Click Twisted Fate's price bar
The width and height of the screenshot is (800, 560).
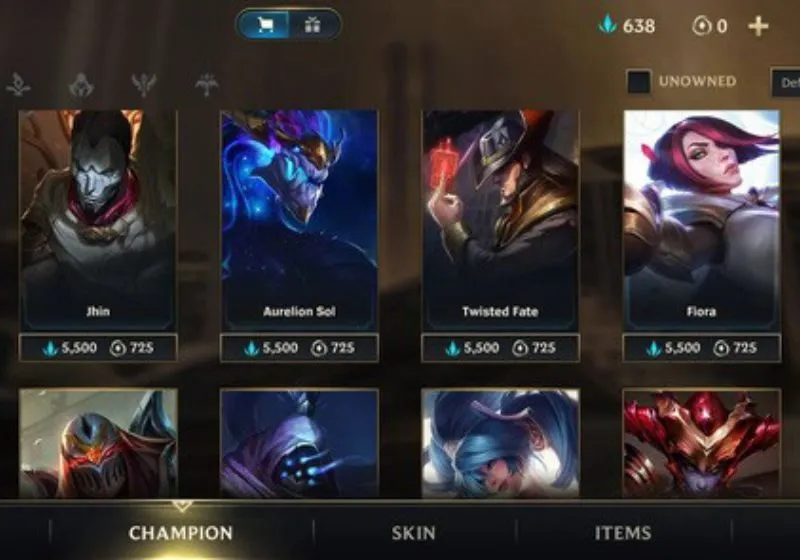pyautogui.click(x=501, y=348)
